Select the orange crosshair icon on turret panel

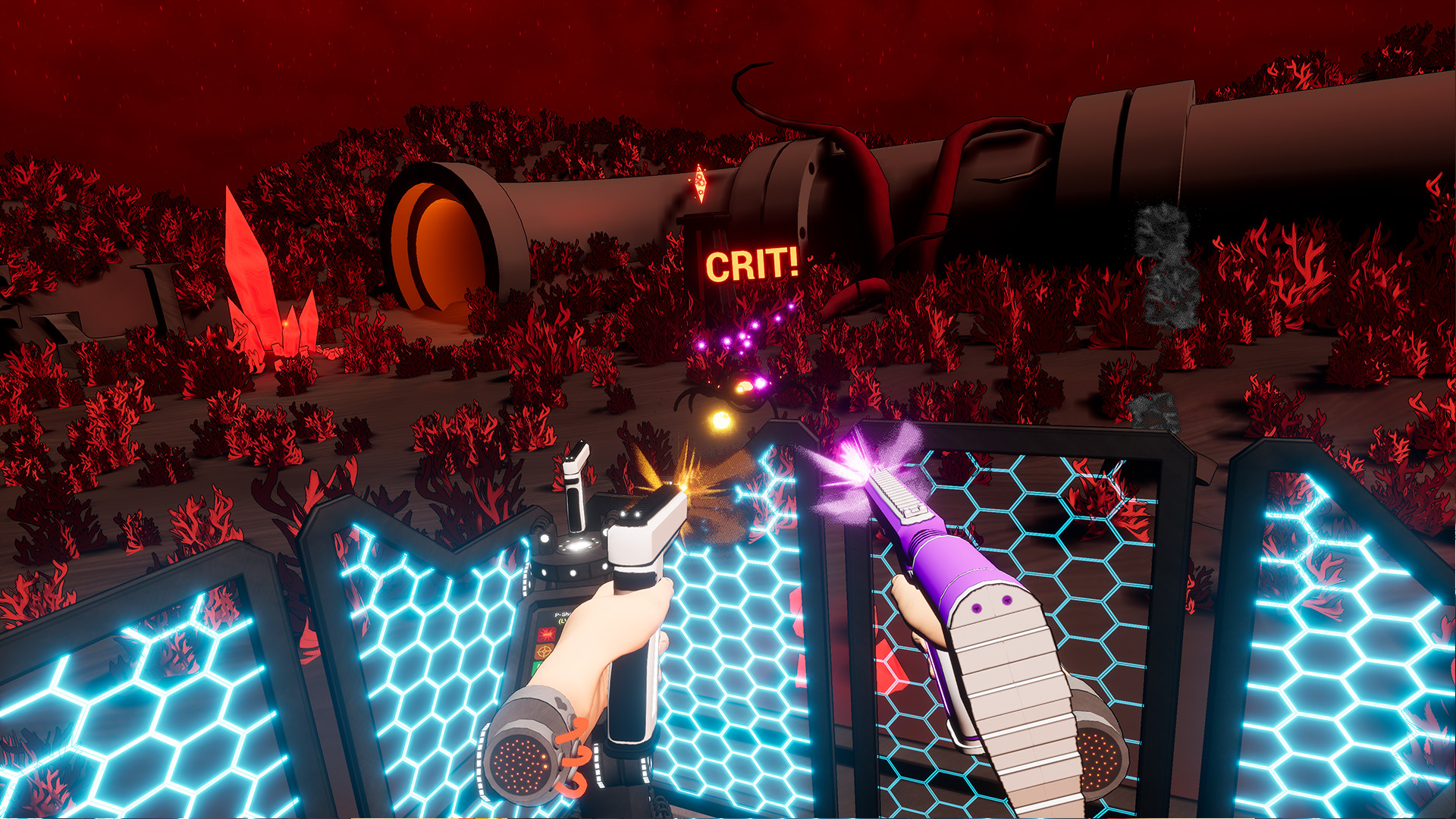tap(544, 652)
